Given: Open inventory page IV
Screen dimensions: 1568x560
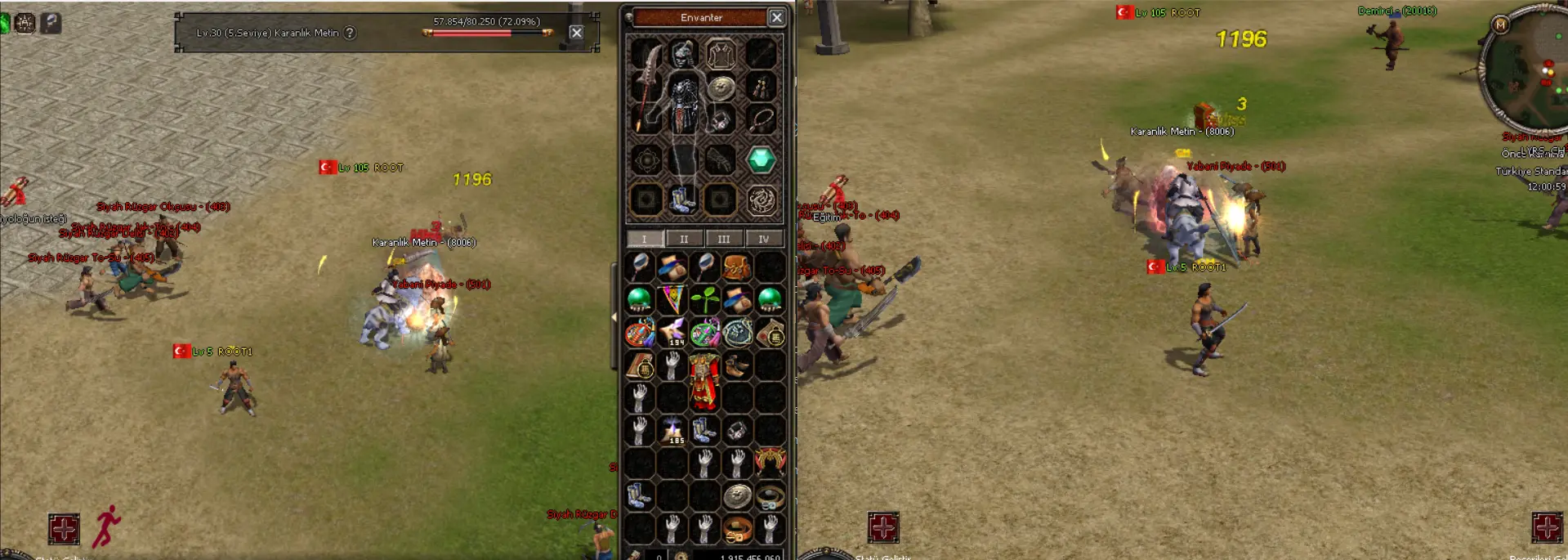Looking at the screenshot, I should tap(763, 239).
